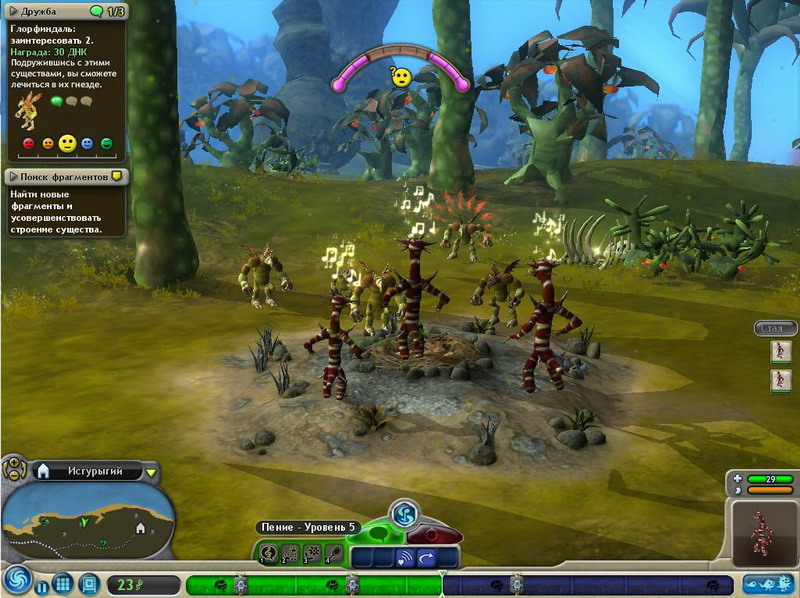Select the second pack member portrait
The image size is (800, 598).
point(781,380)
